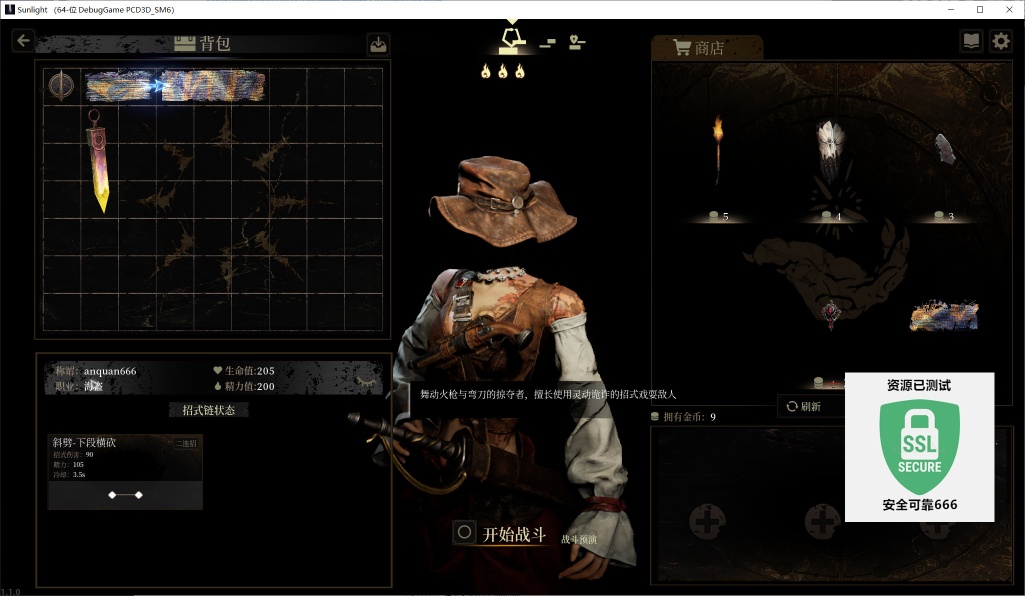Select the round compass emblem in backpack
The width and height of the screenshot is (1025, 596).
pos(63,86)
